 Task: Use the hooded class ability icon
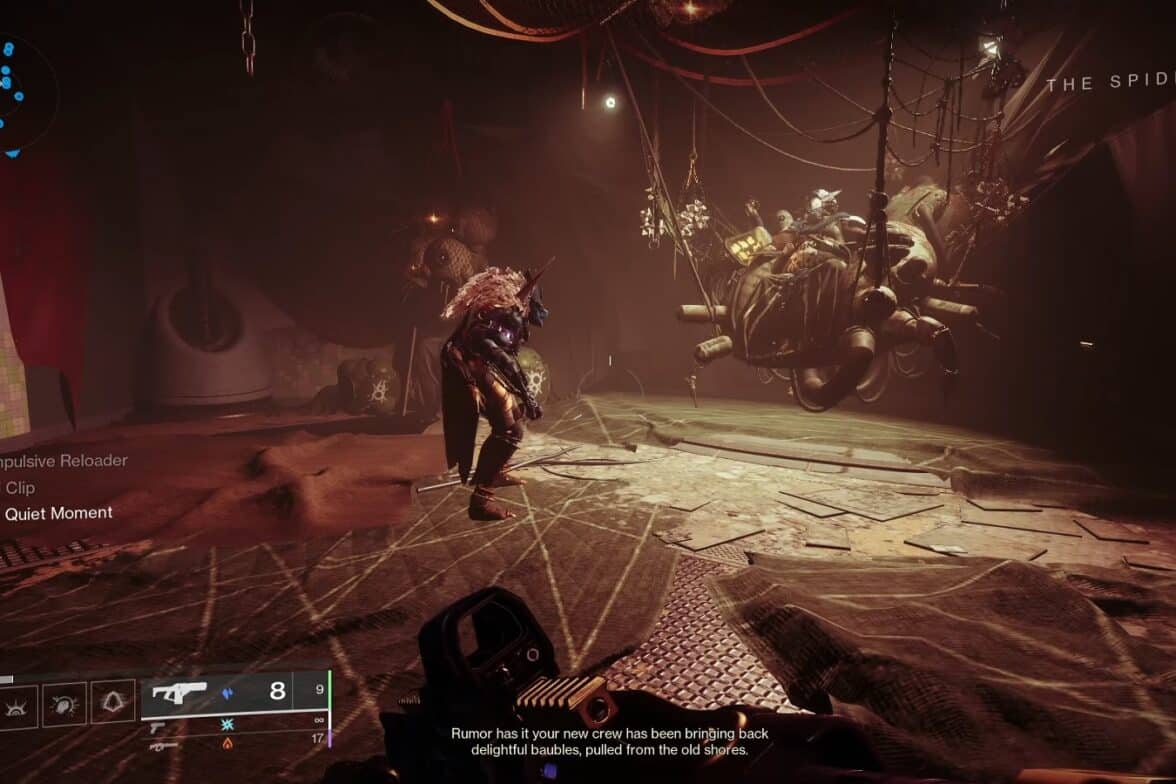click(x=113, y=702)
